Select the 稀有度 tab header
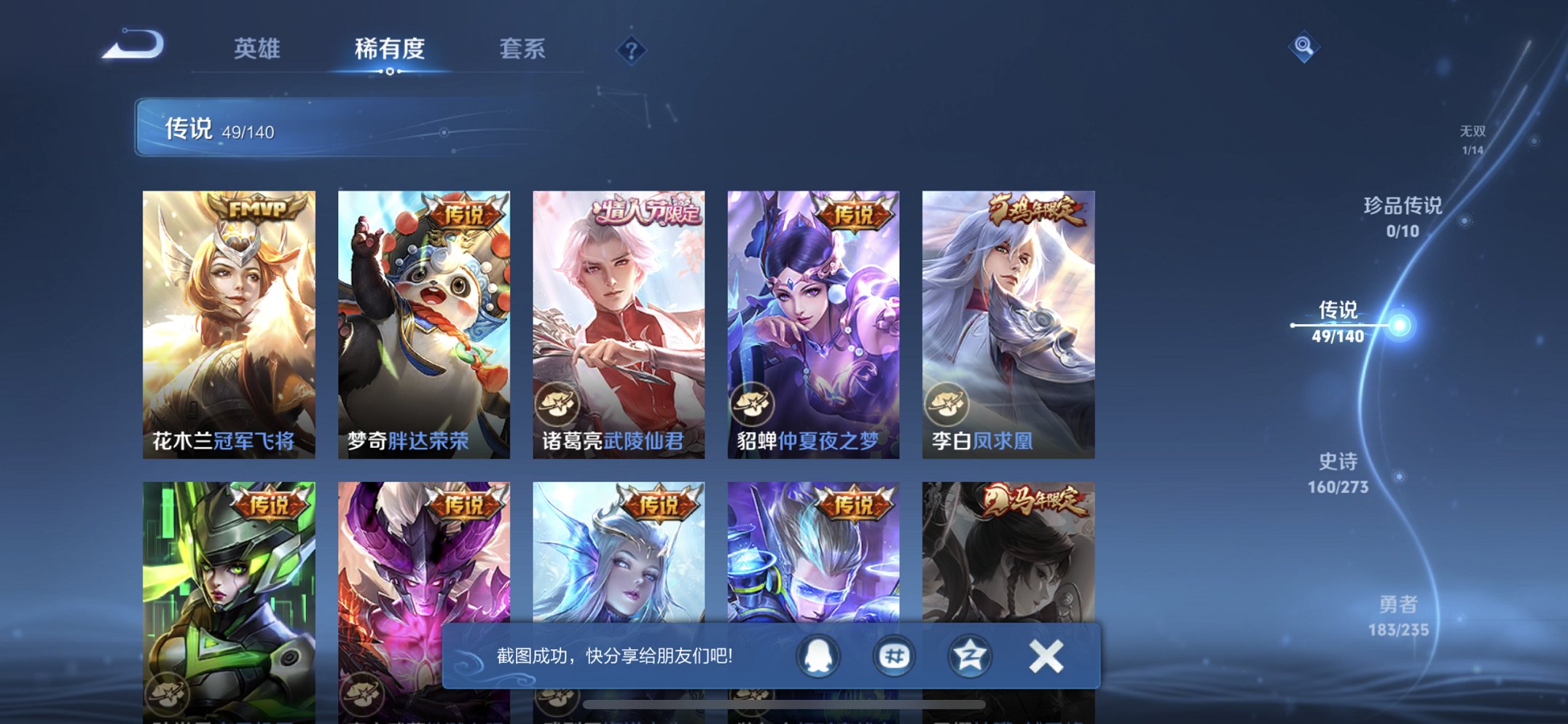 pos(390,50)
